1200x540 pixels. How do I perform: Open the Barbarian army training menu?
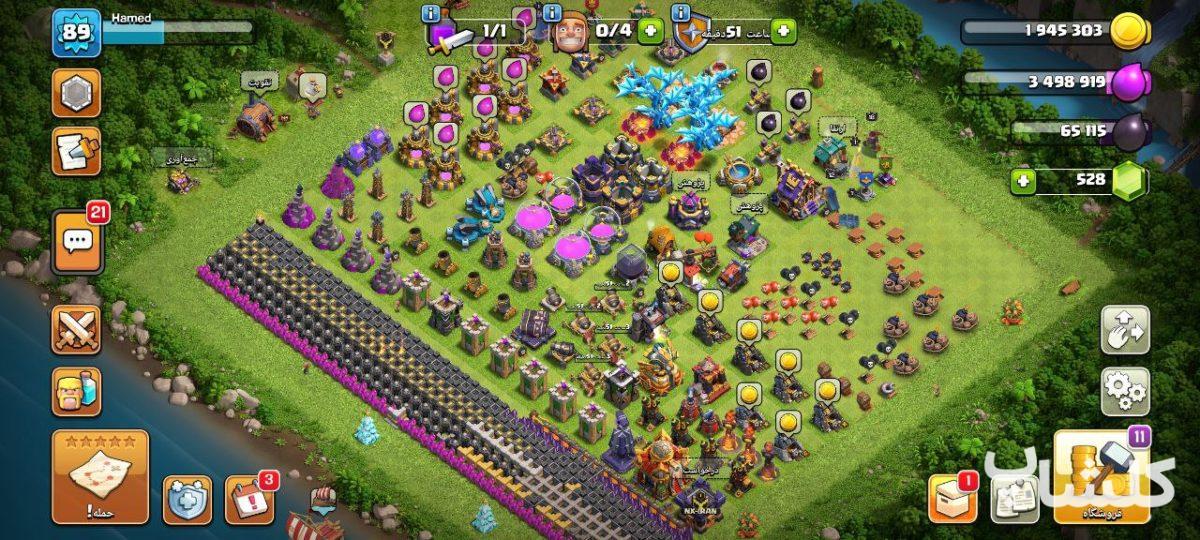(76, 391)
